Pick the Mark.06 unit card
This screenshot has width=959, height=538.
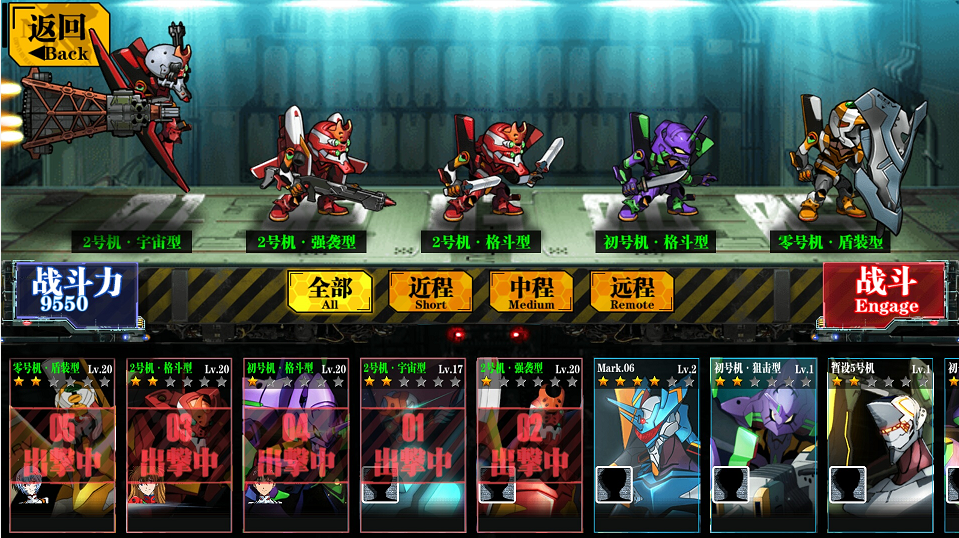tap(646, 445)
